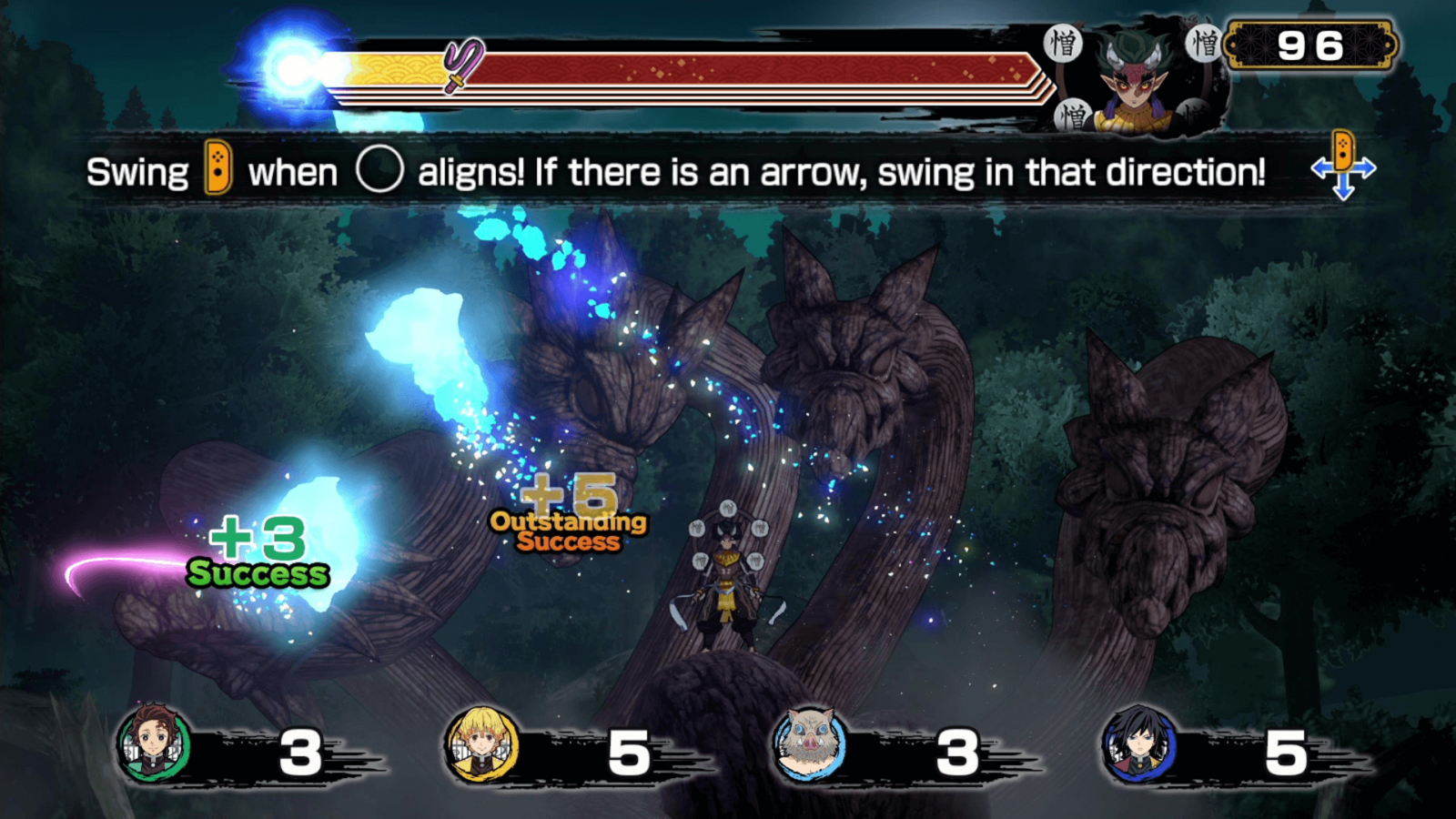The image size is (1456, 819).
Task: Click Zenitsu's yellow-ringed portrait
Action: pyautogui.click(x=482, y=745)
